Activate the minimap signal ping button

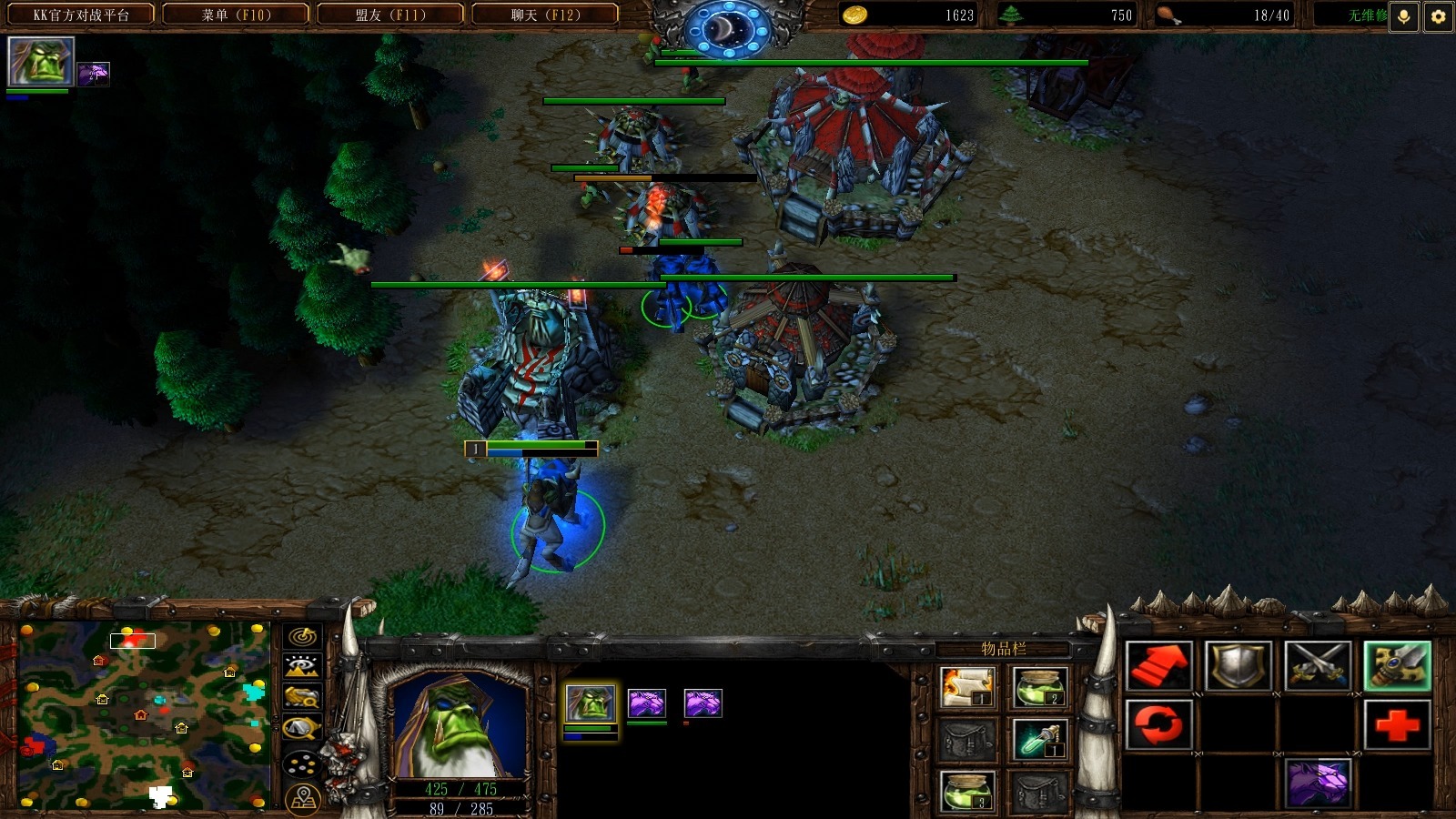(x=303, y=636)
